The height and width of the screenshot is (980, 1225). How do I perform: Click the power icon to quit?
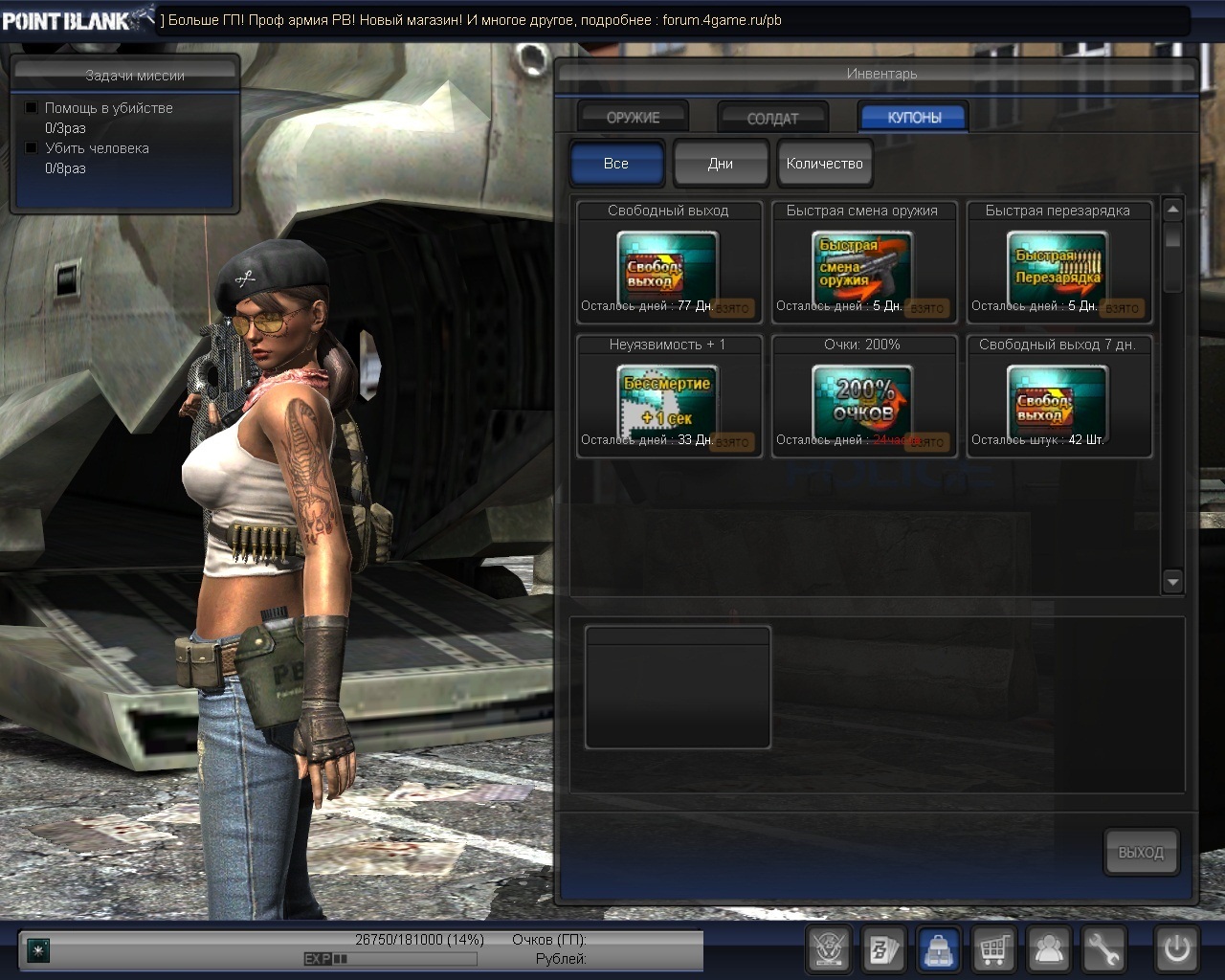pyautogui.click(x=1177, y=949)
